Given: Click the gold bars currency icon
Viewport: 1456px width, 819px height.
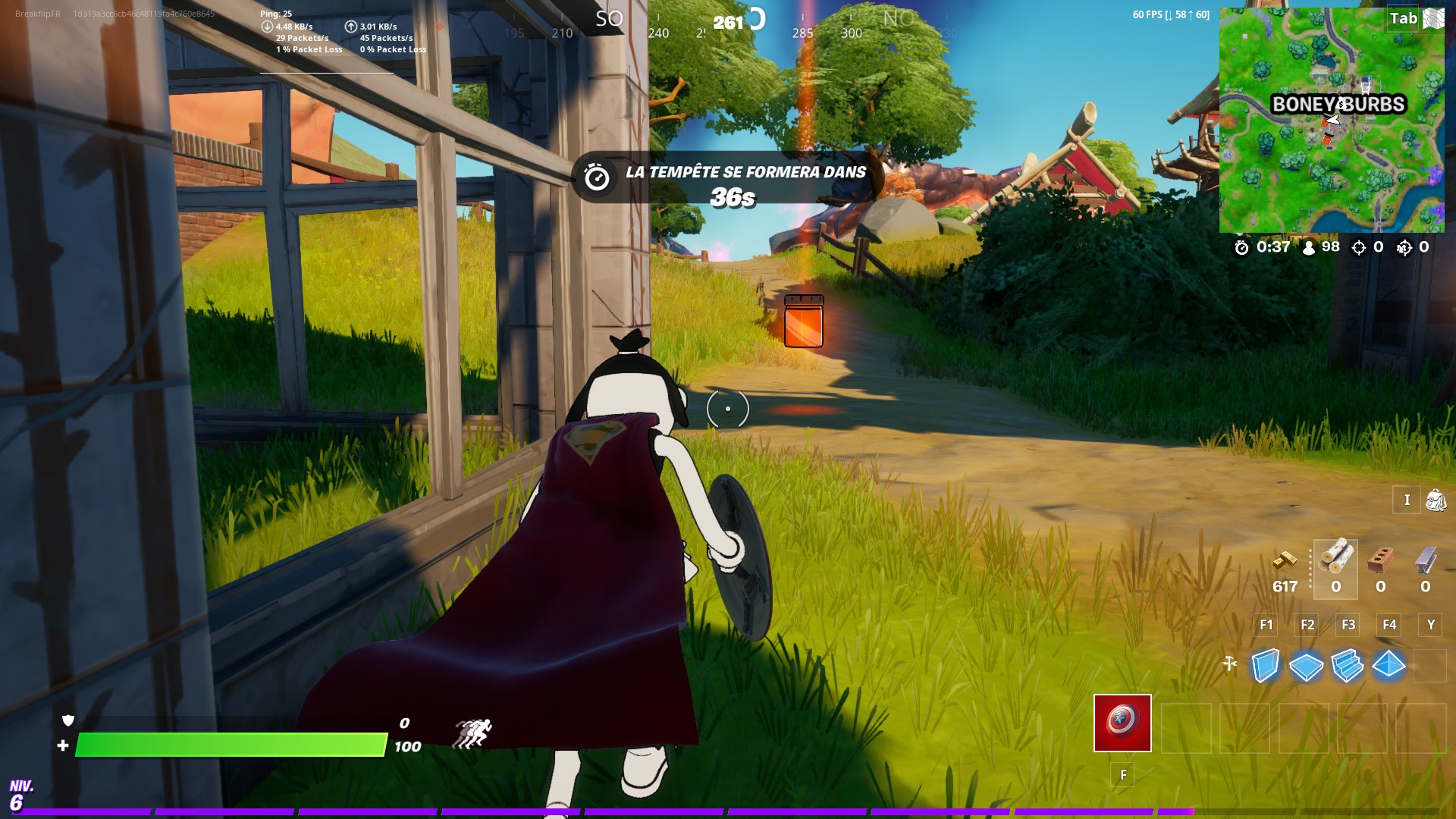Looking at the screenshot, I should [x=1286, y=562].
